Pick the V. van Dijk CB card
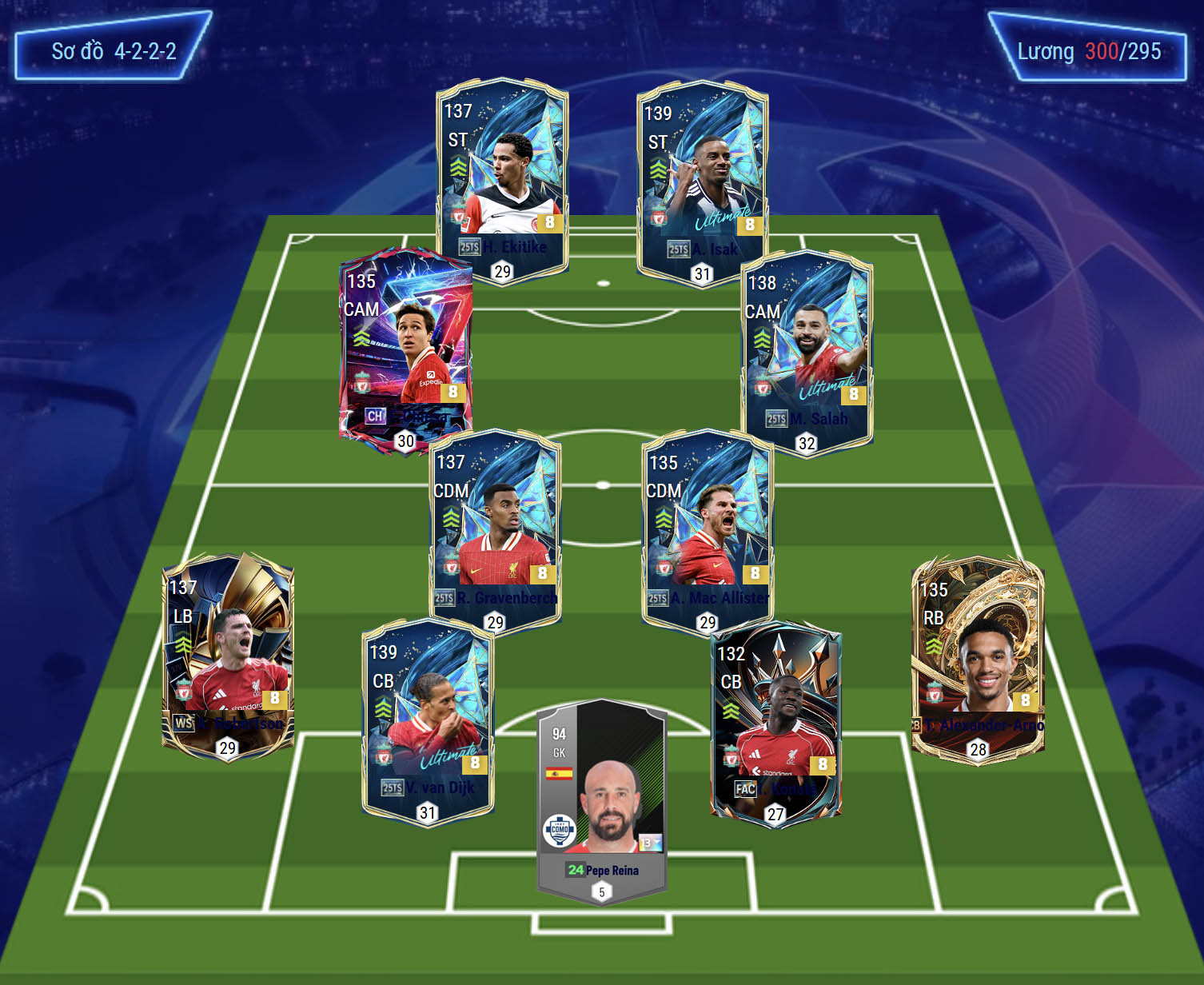 tap(428, 720)
